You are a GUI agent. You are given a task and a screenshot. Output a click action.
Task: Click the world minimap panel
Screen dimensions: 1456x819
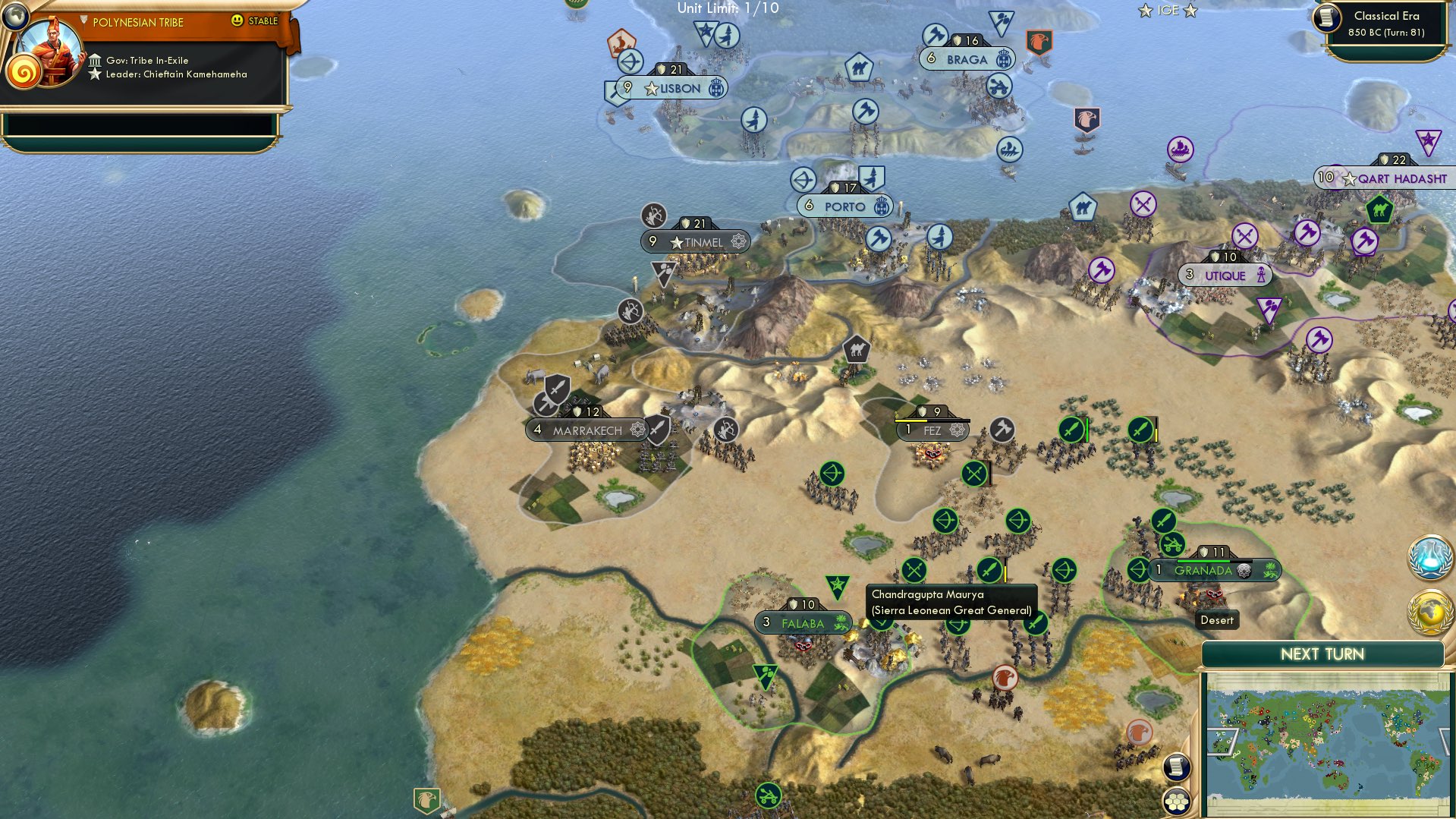[x=1324, y=740]
